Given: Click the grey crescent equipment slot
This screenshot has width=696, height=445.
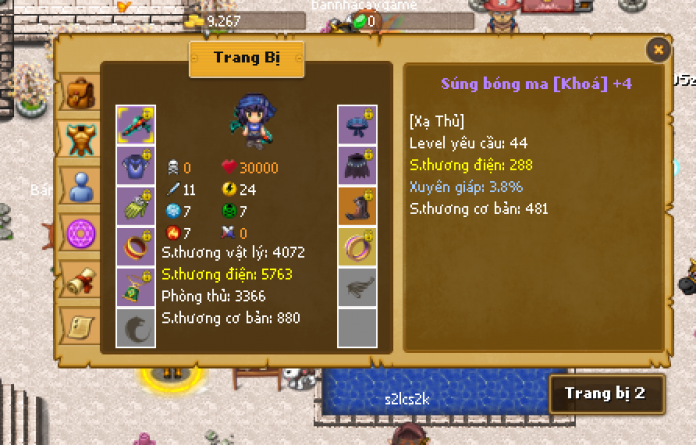Looking at the screenshot, I should click(135, 328).
